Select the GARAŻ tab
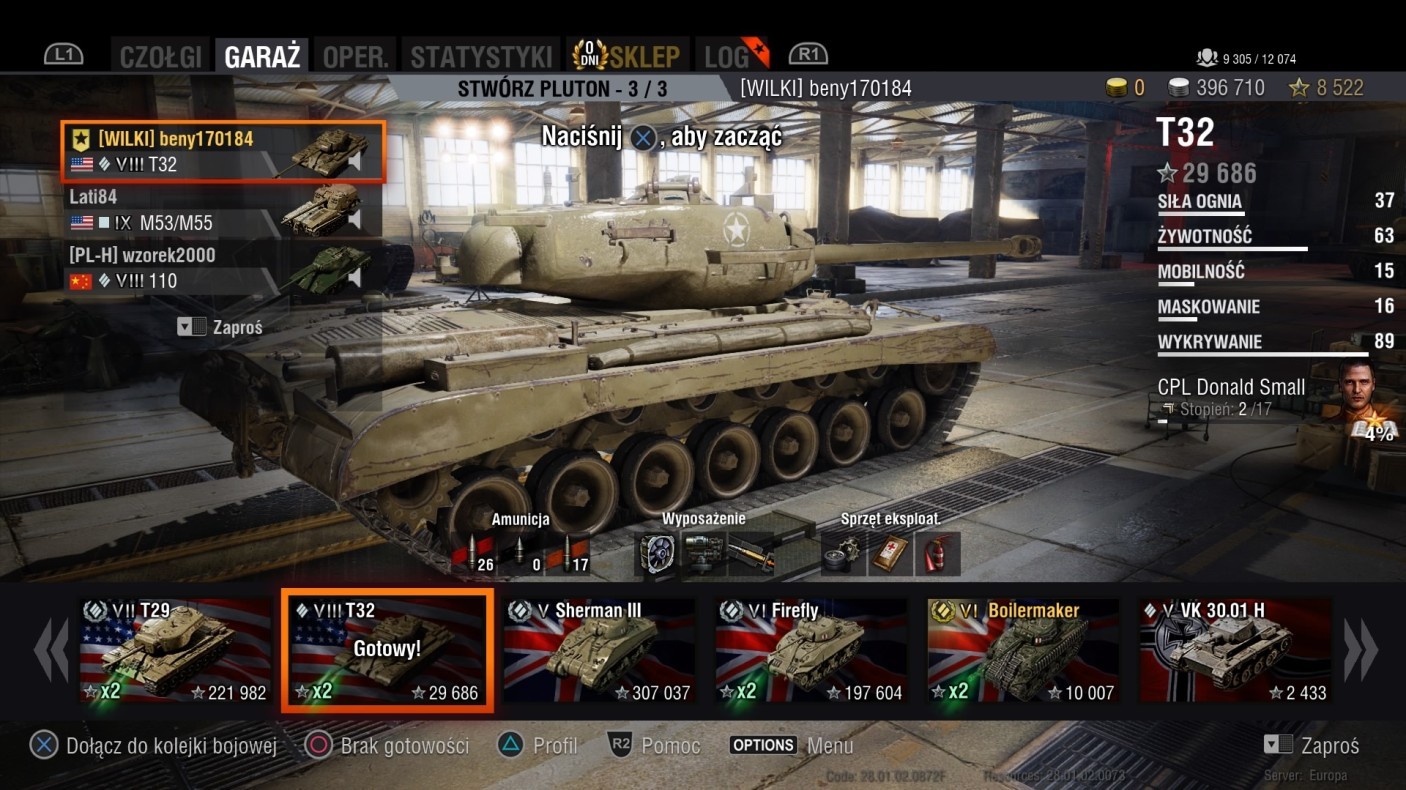 (262, 56)
